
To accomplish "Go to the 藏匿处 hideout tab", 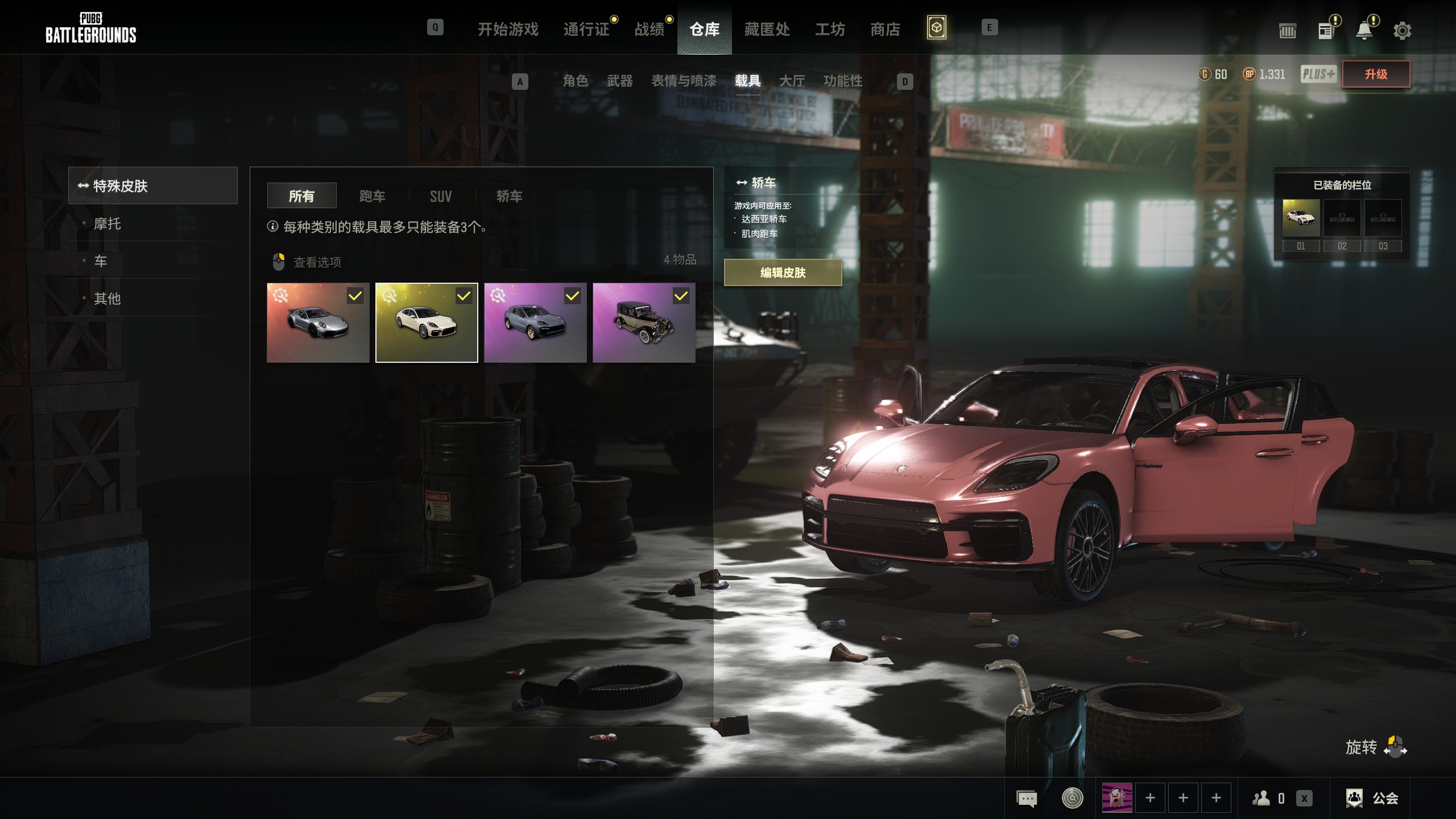I will click(767, 29).
